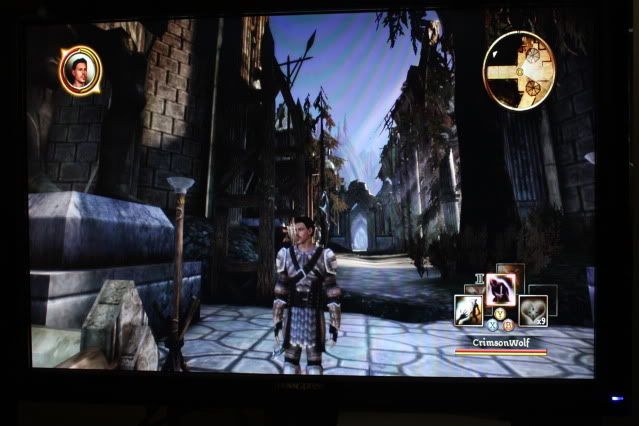Activate the glowing kneeling-figure ability

(501, 288)
